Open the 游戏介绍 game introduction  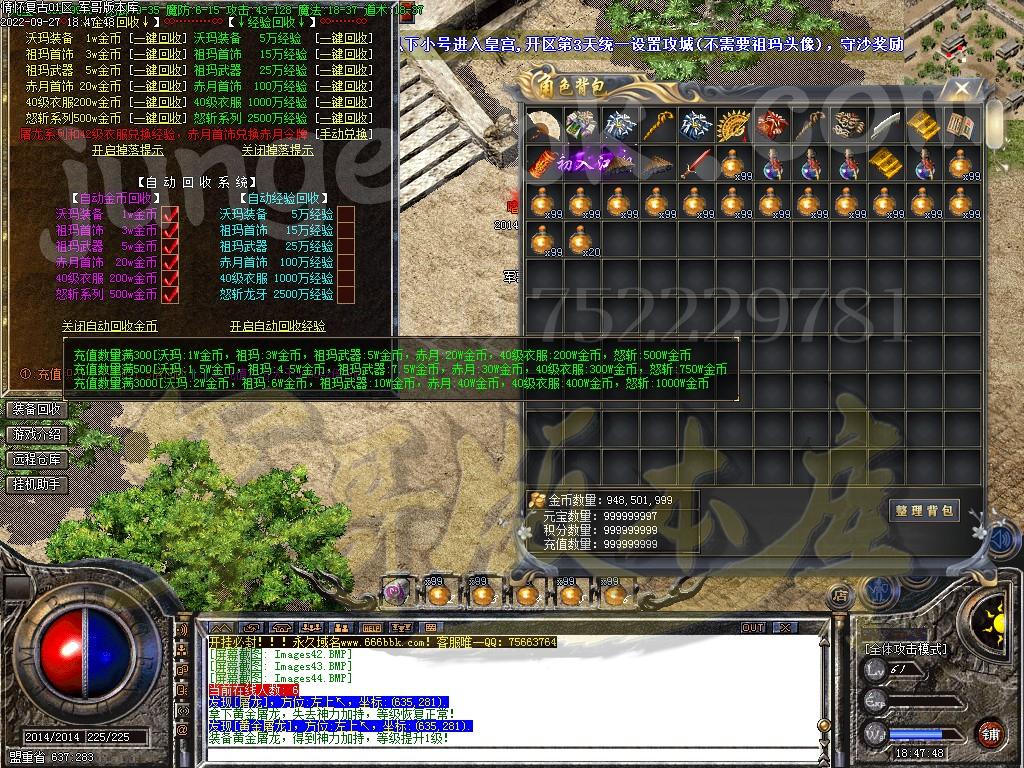click(x=37, y=435)
